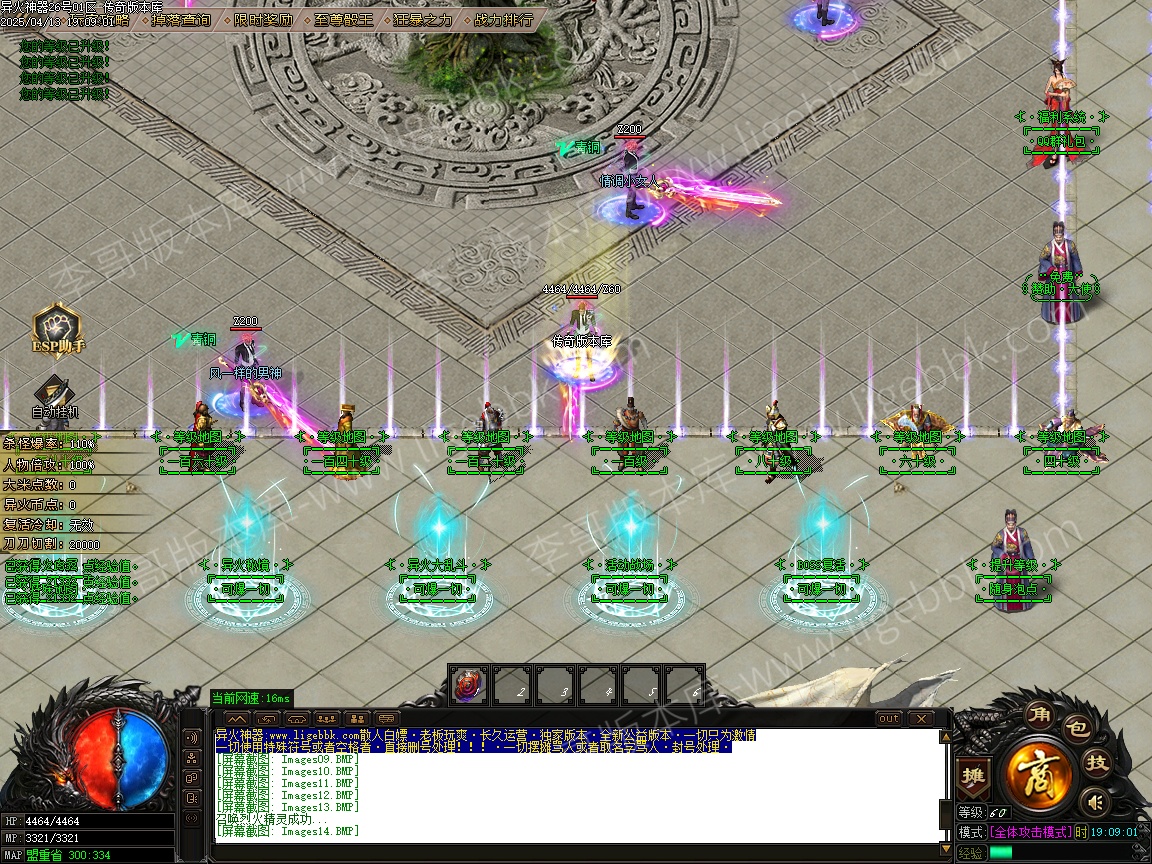The width and height of the screenshot is (1152, 864).
Task: Select the 至尊骰王 top menu entry
Action: tap(343, 19)
